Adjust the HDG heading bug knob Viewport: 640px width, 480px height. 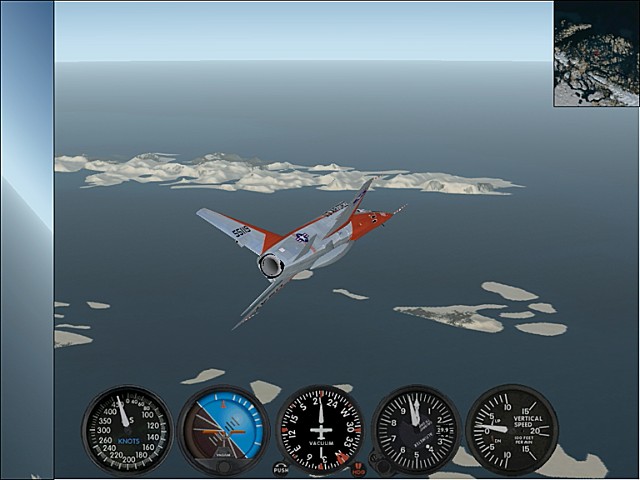pos(358,466)
